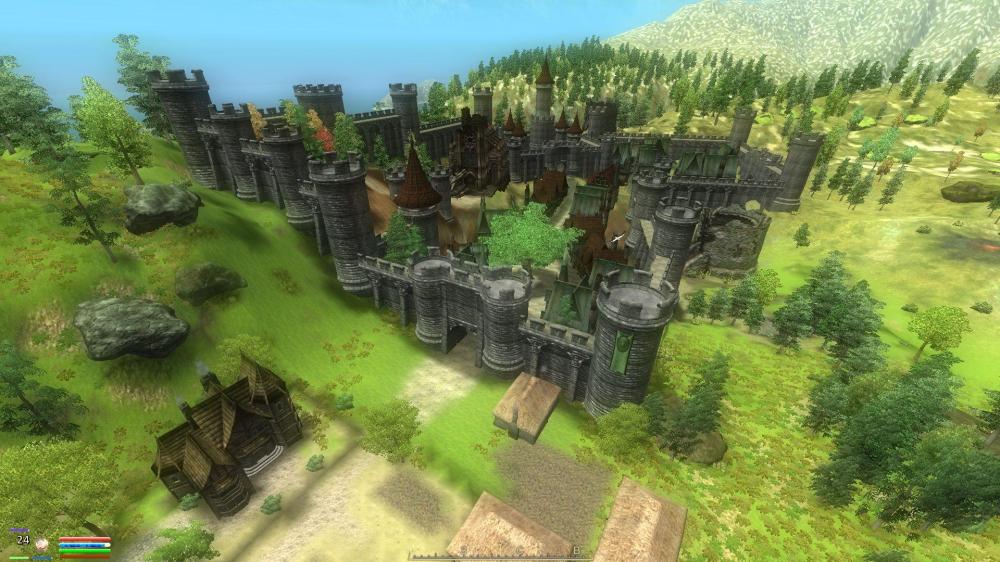Click the compass bar heading strip
1000x562 pixels.
pos(498,553)
